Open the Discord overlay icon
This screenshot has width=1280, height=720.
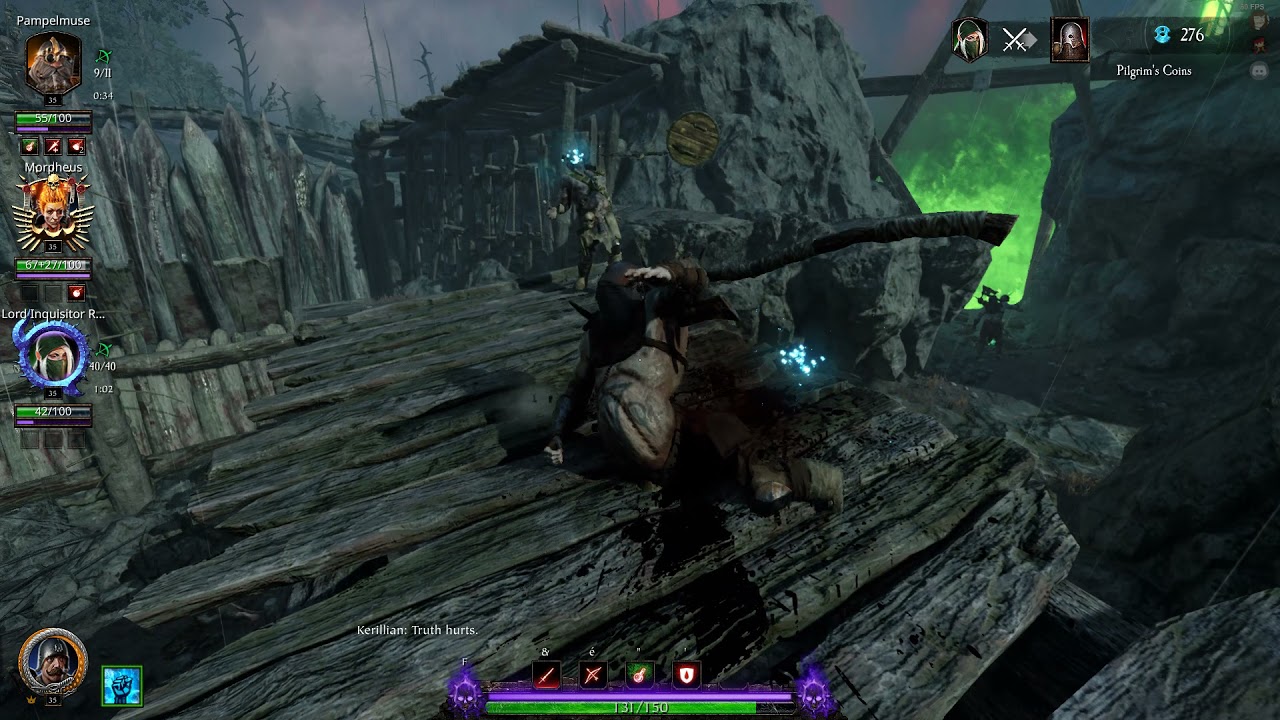(1258, 71)
